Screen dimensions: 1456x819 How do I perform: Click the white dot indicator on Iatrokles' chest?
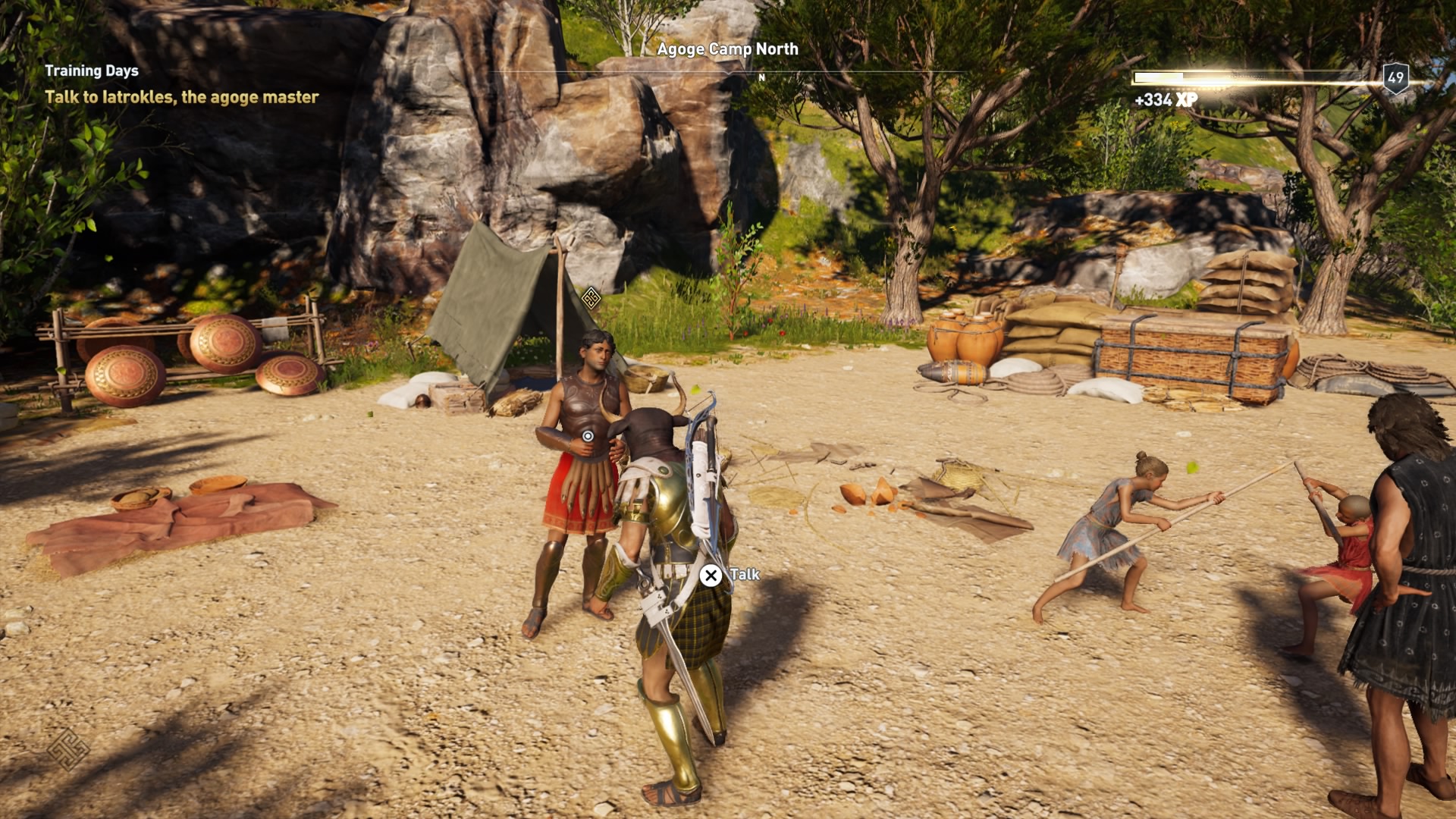click(x=588, y=434)
